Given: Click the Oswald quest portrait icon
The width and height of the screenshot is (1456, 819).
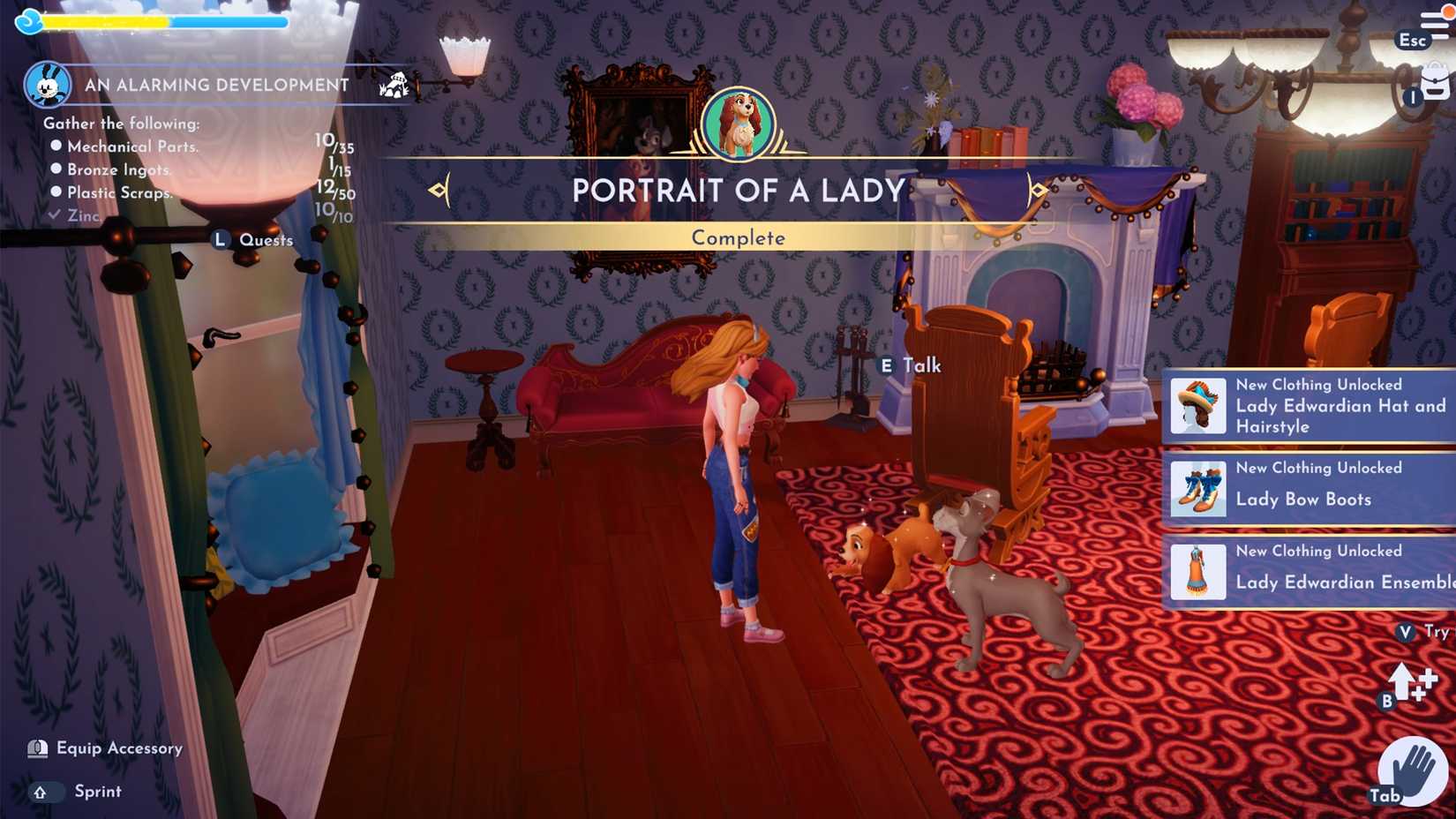Looking at the screenshot, I should coord(49,86).
